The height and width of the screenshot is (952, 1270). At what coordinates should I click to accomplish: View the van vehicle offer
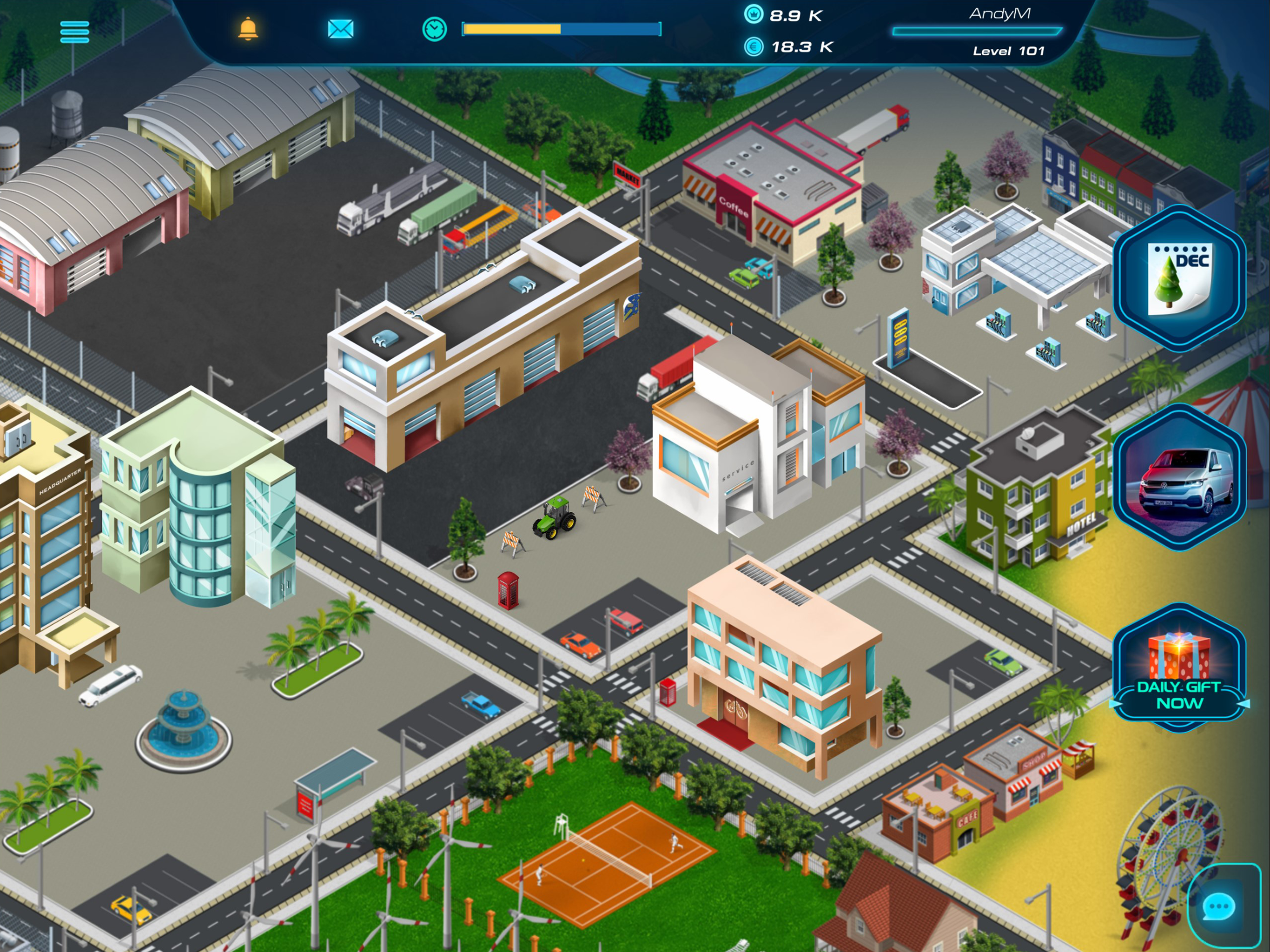[x=1180, y=477]
